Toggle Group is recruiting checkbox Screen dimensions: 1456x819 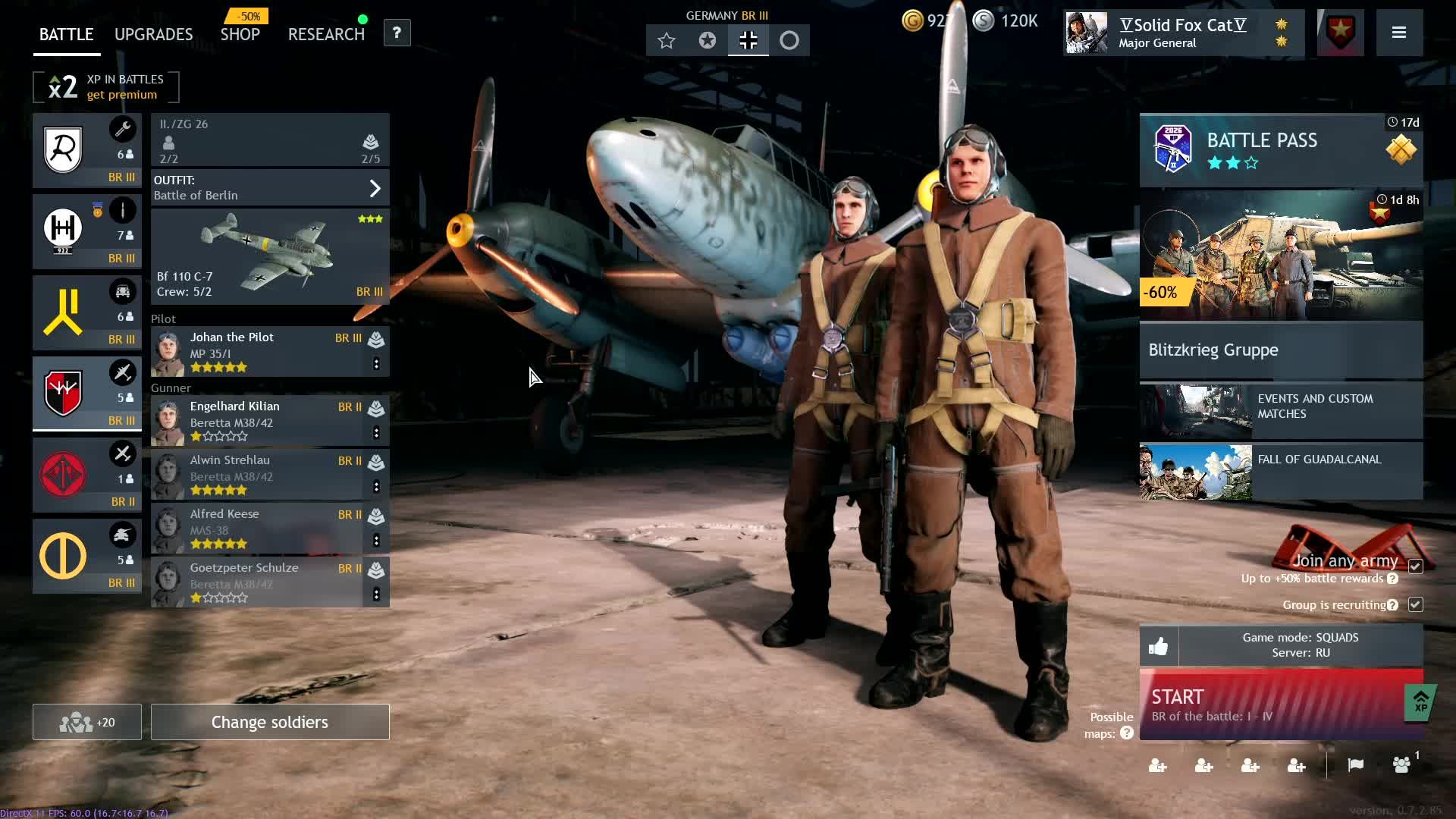[1415, 604]
